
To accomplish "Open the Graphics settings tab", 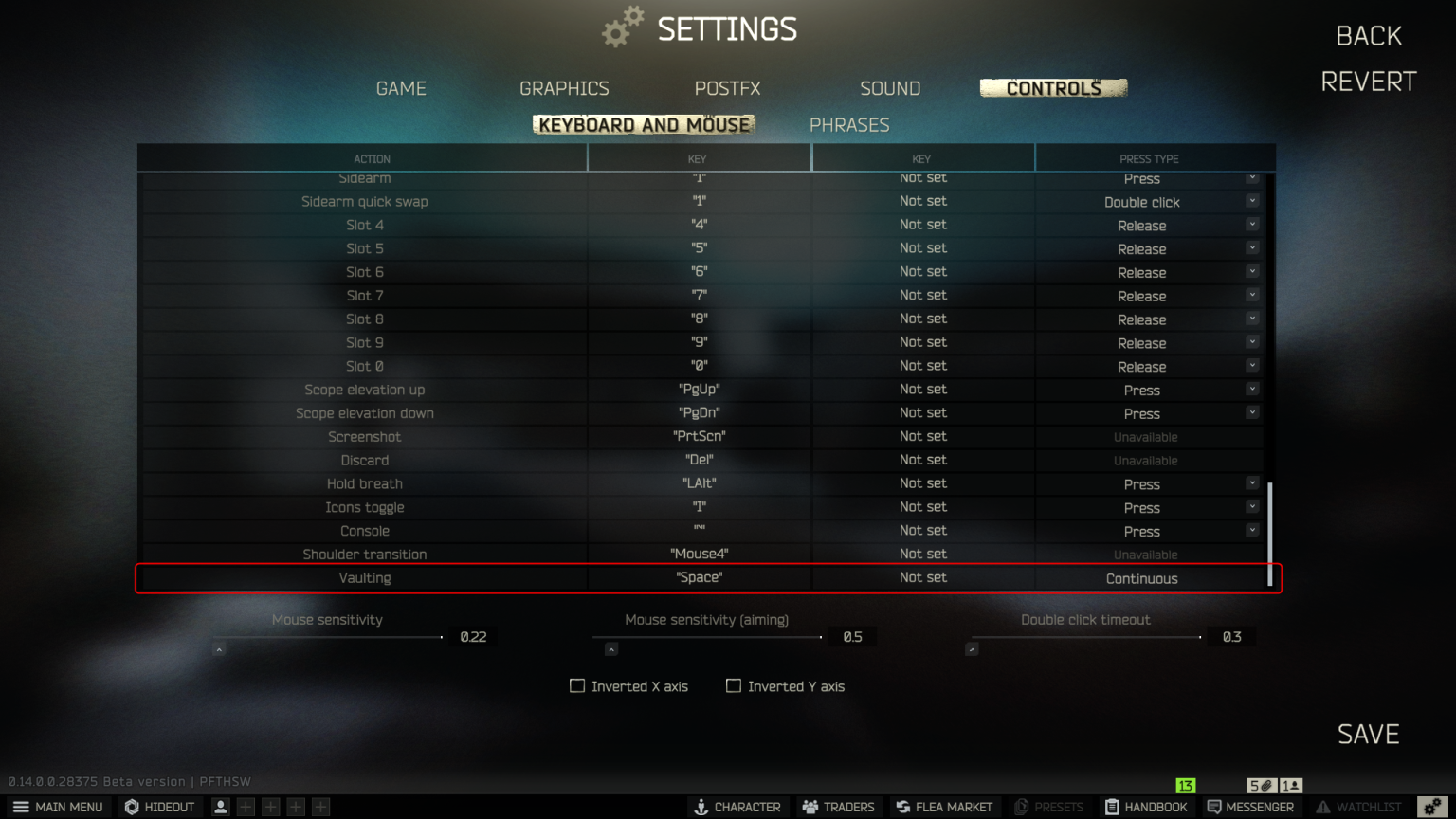I will click(564, 88).
